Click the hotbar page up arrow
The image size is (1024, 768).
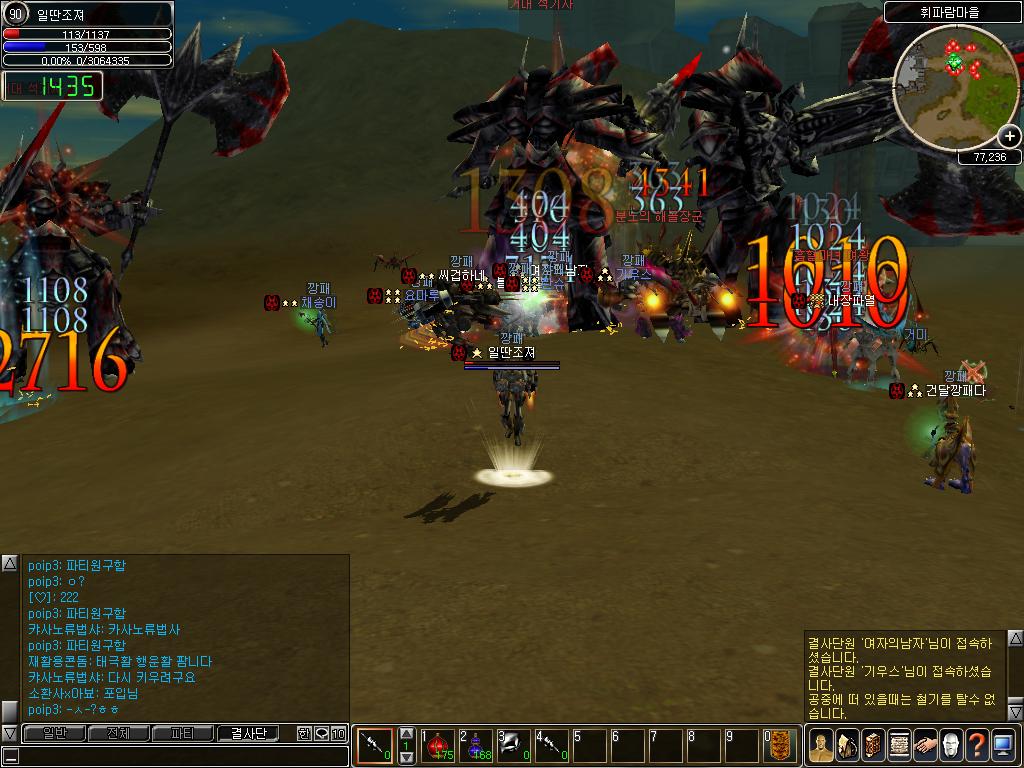tap(406, 733)
